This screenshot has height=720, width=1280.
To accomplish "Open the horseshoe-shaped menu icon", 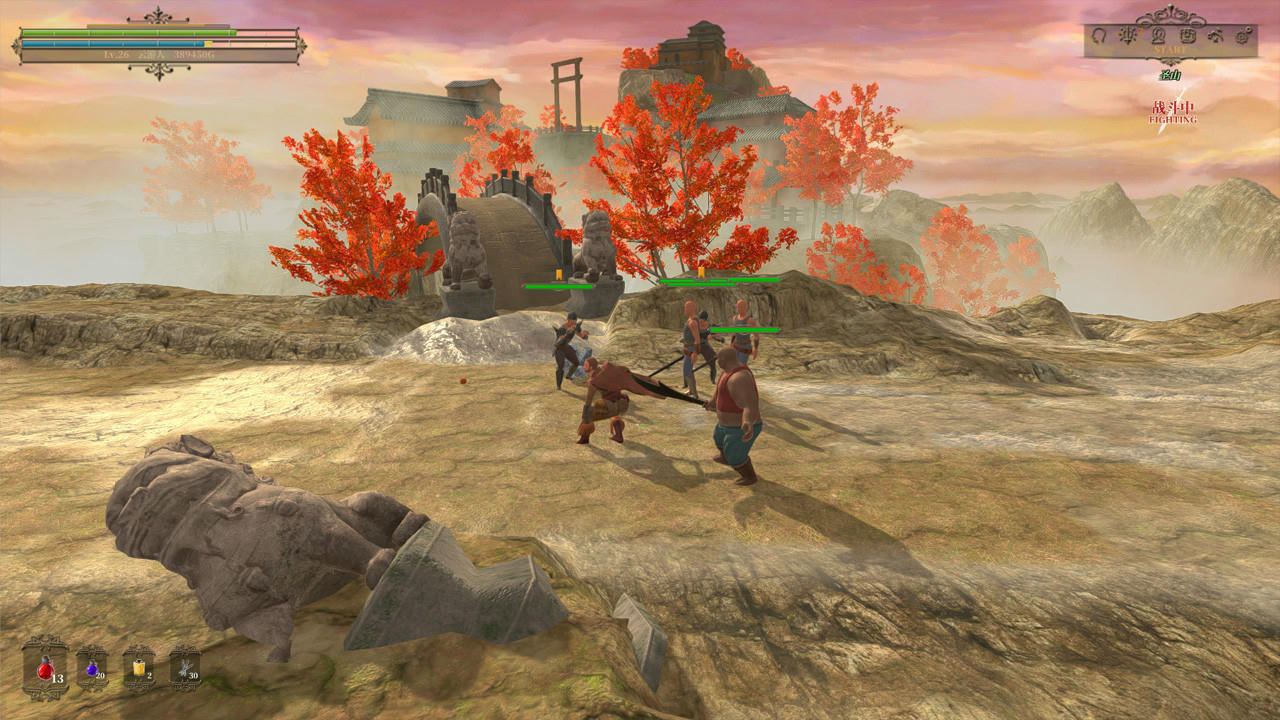I will pyautogui.click(x=1099, y=35).
